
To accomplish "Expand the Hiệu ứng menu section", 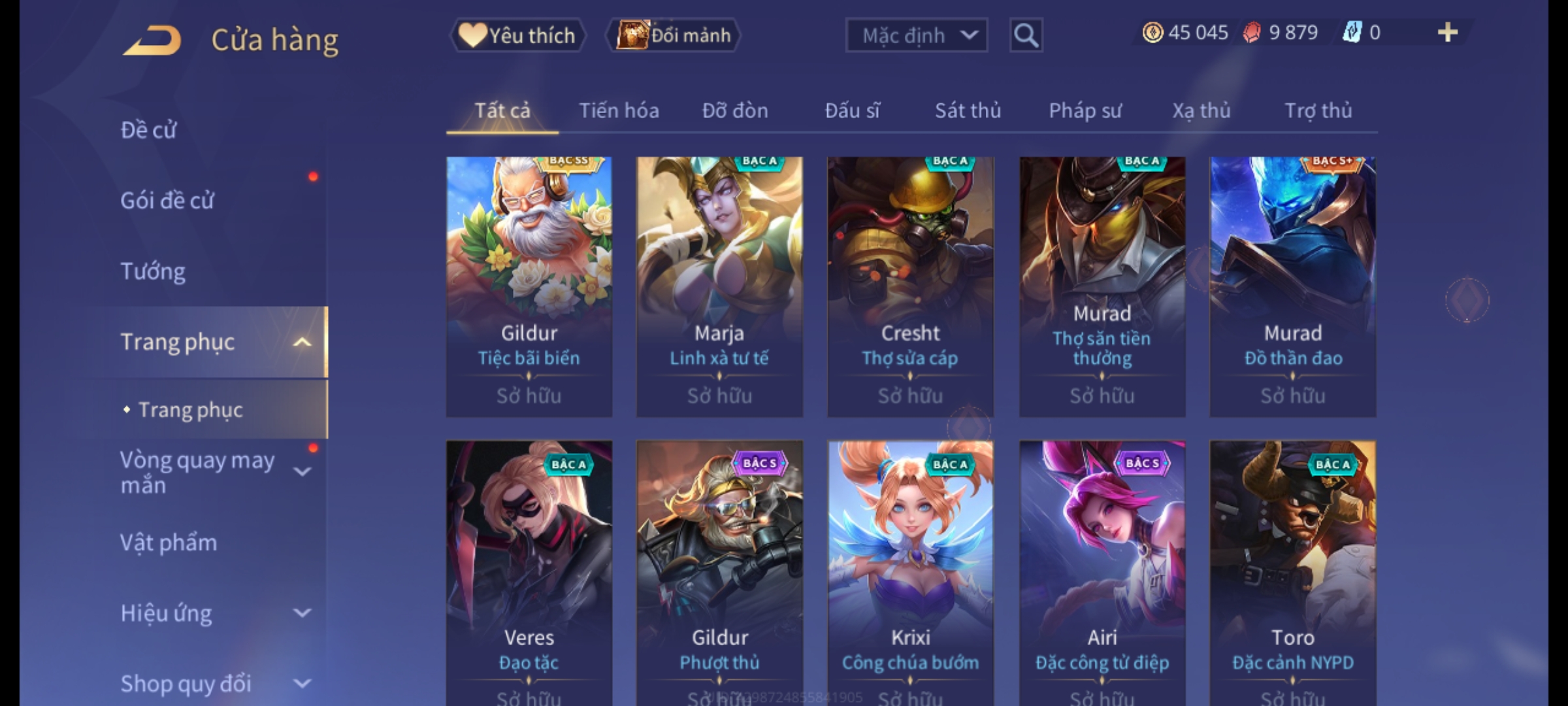I will (302, 613).
